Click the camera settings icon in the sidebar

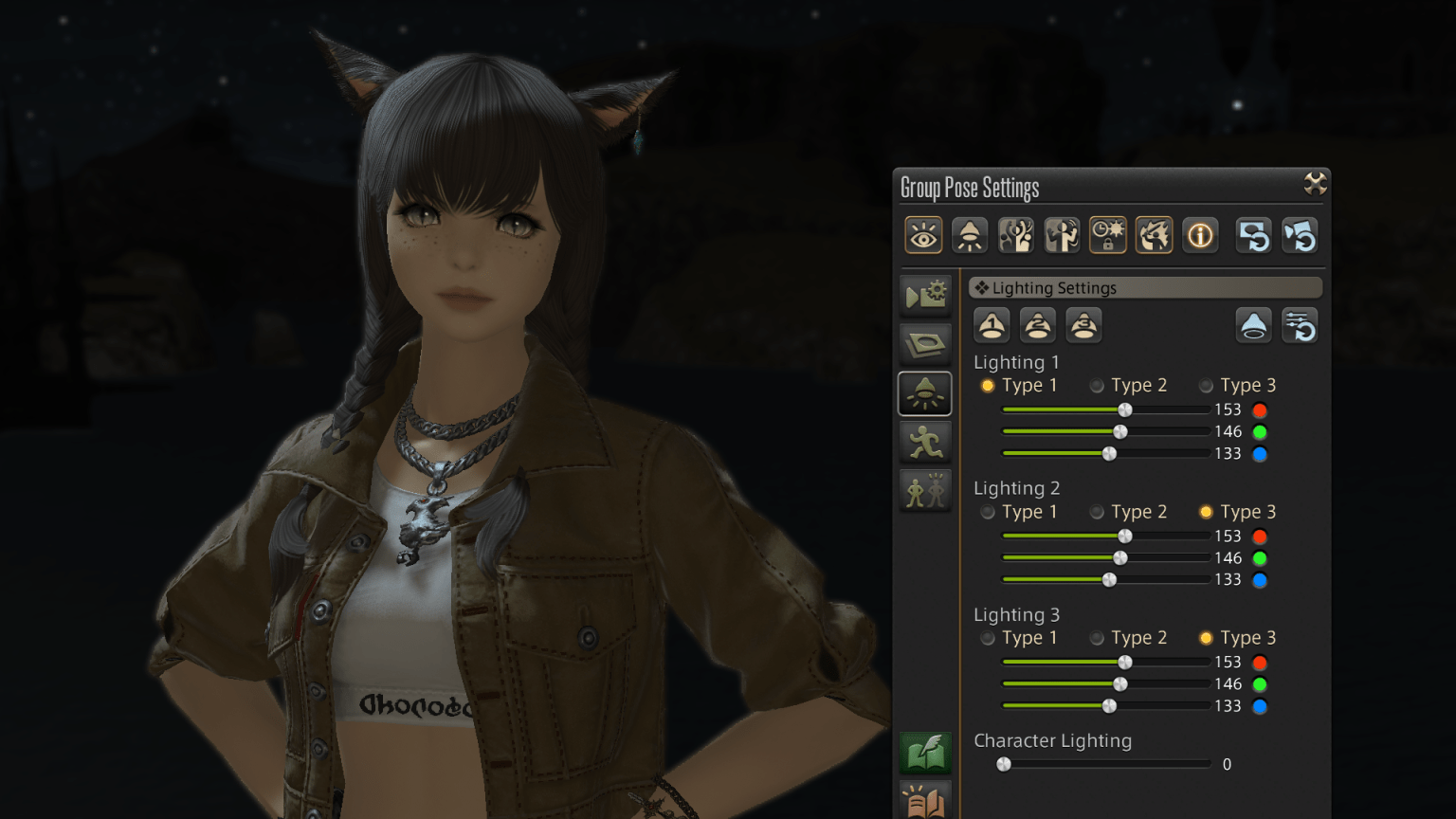pos(924,295)
